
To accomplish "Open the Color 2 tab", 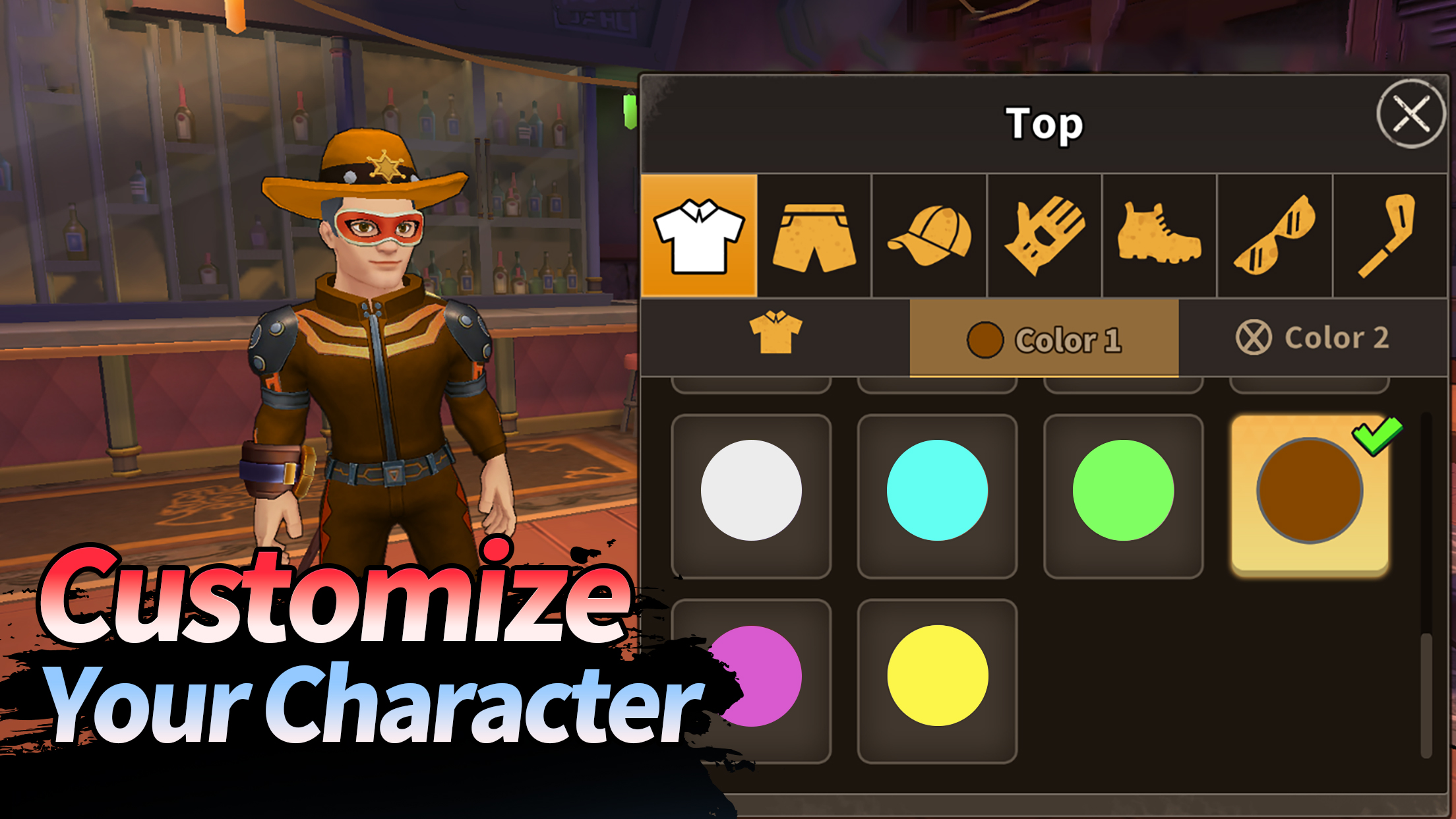I will pos(1313,338).
